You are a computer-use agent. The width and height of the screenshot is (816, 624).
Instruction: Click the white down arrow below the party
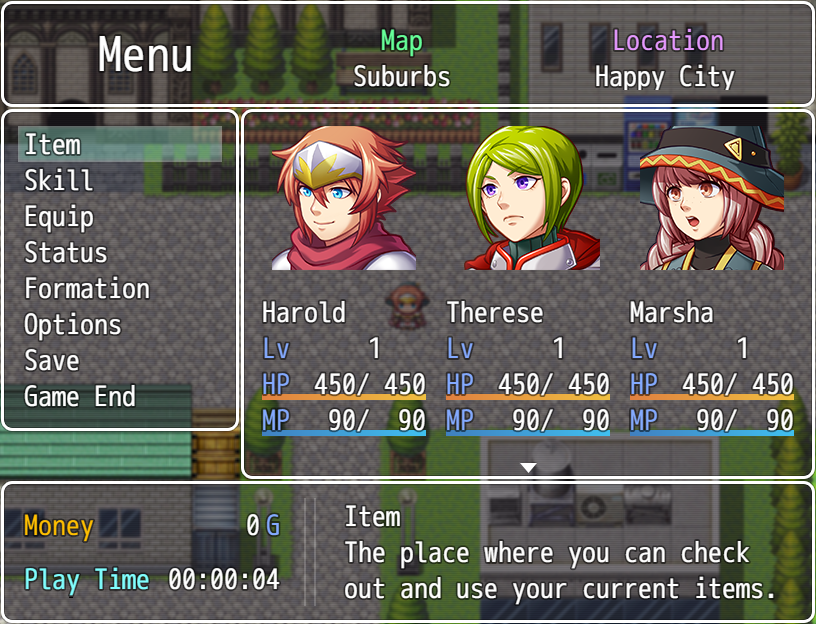point(528,467)
